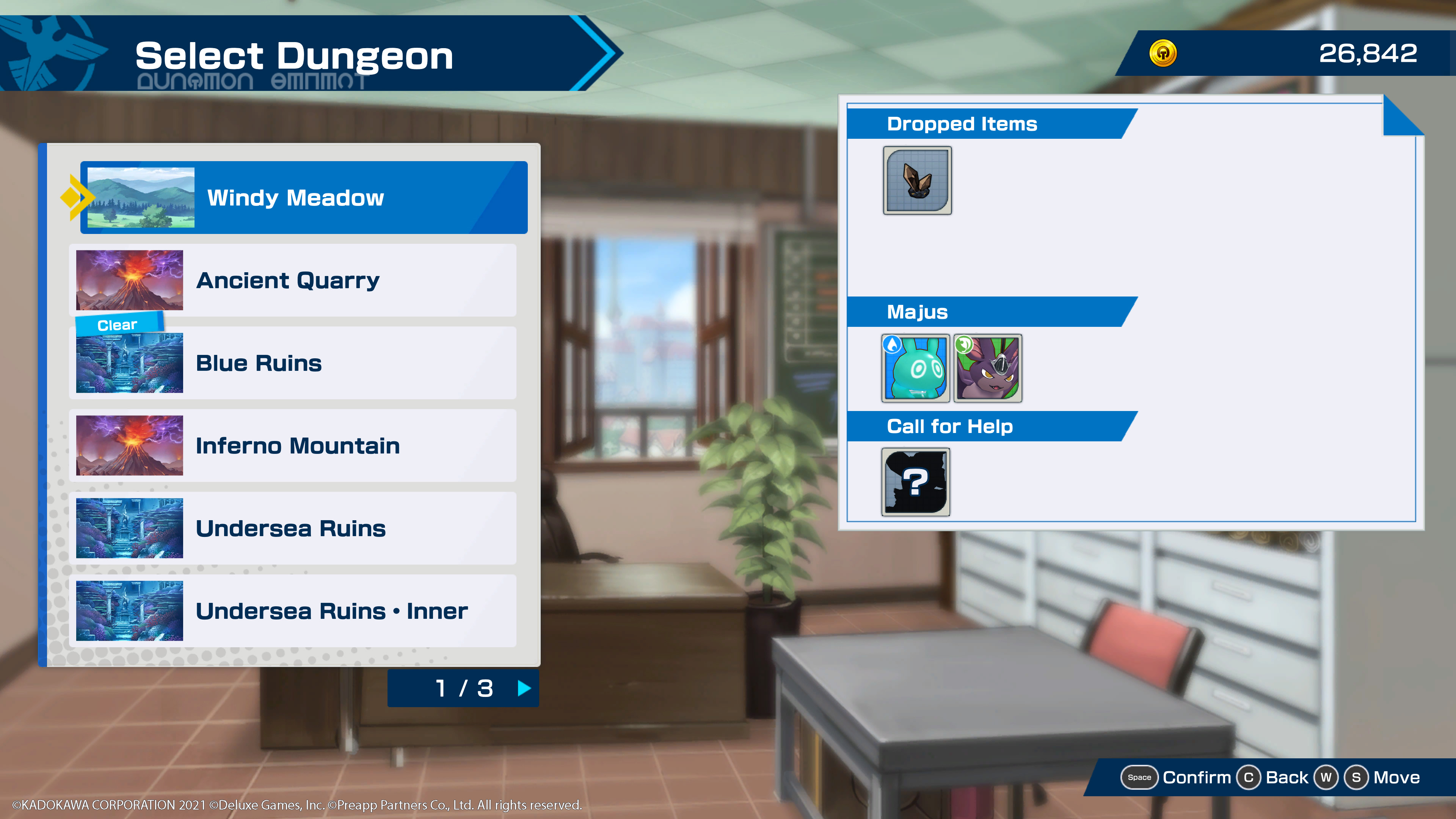Choose the Undersea Ruins dungeon

coord(292,528)
